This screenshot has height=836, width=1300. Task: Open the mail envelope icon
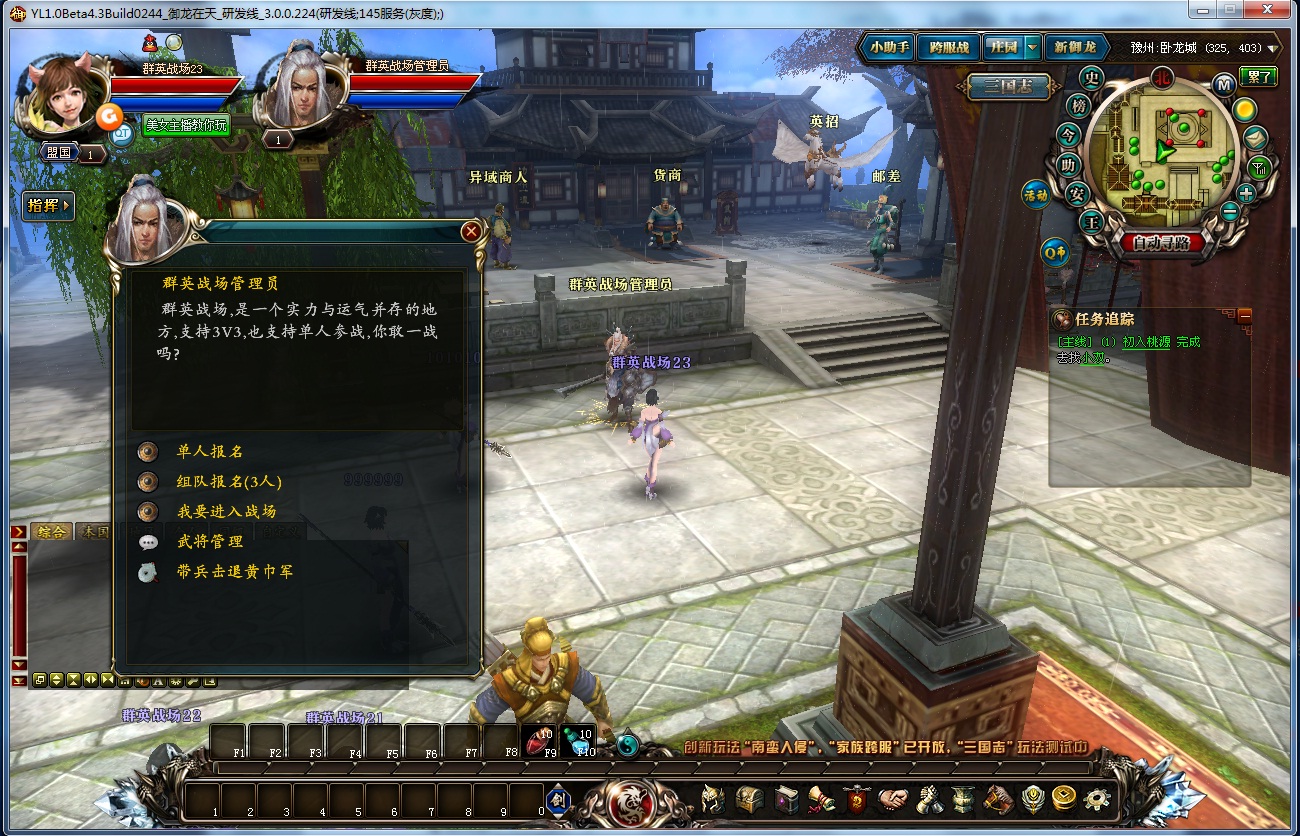[x=1256, y=138]
